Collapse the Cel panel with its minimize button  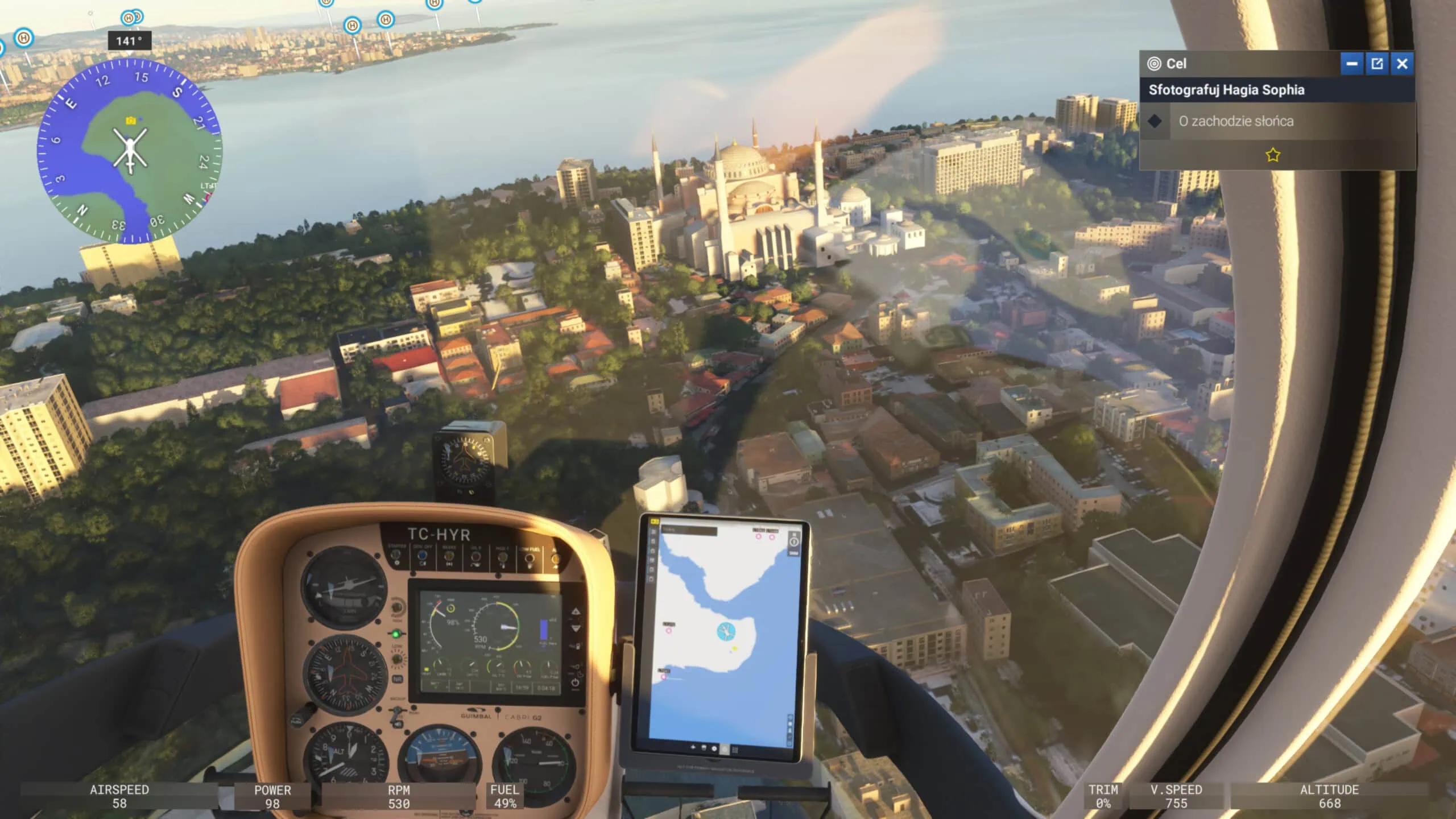pyautogui.click(x=1351, y=64)
